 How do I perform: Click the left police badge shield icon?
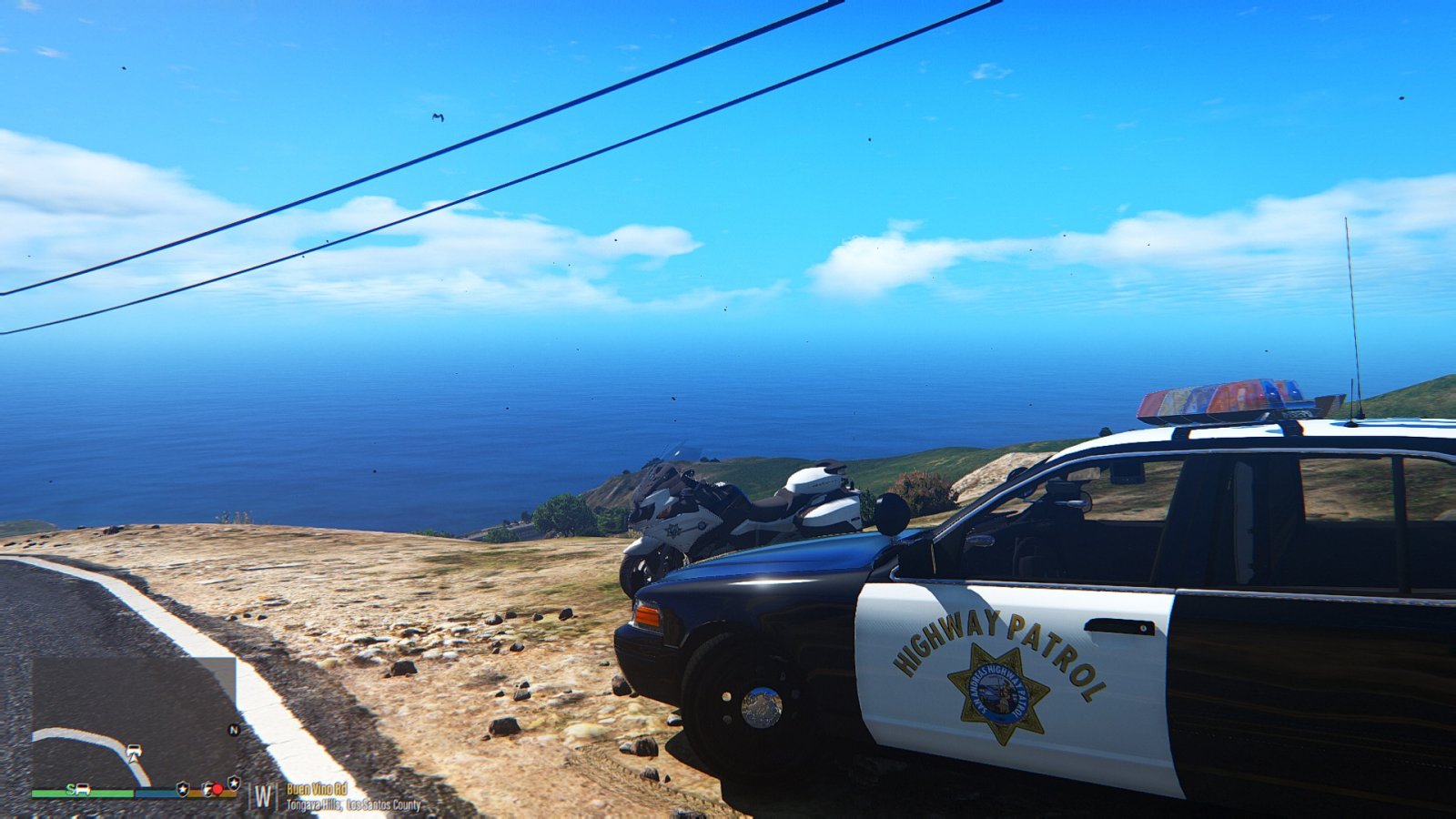click(182, 788)
